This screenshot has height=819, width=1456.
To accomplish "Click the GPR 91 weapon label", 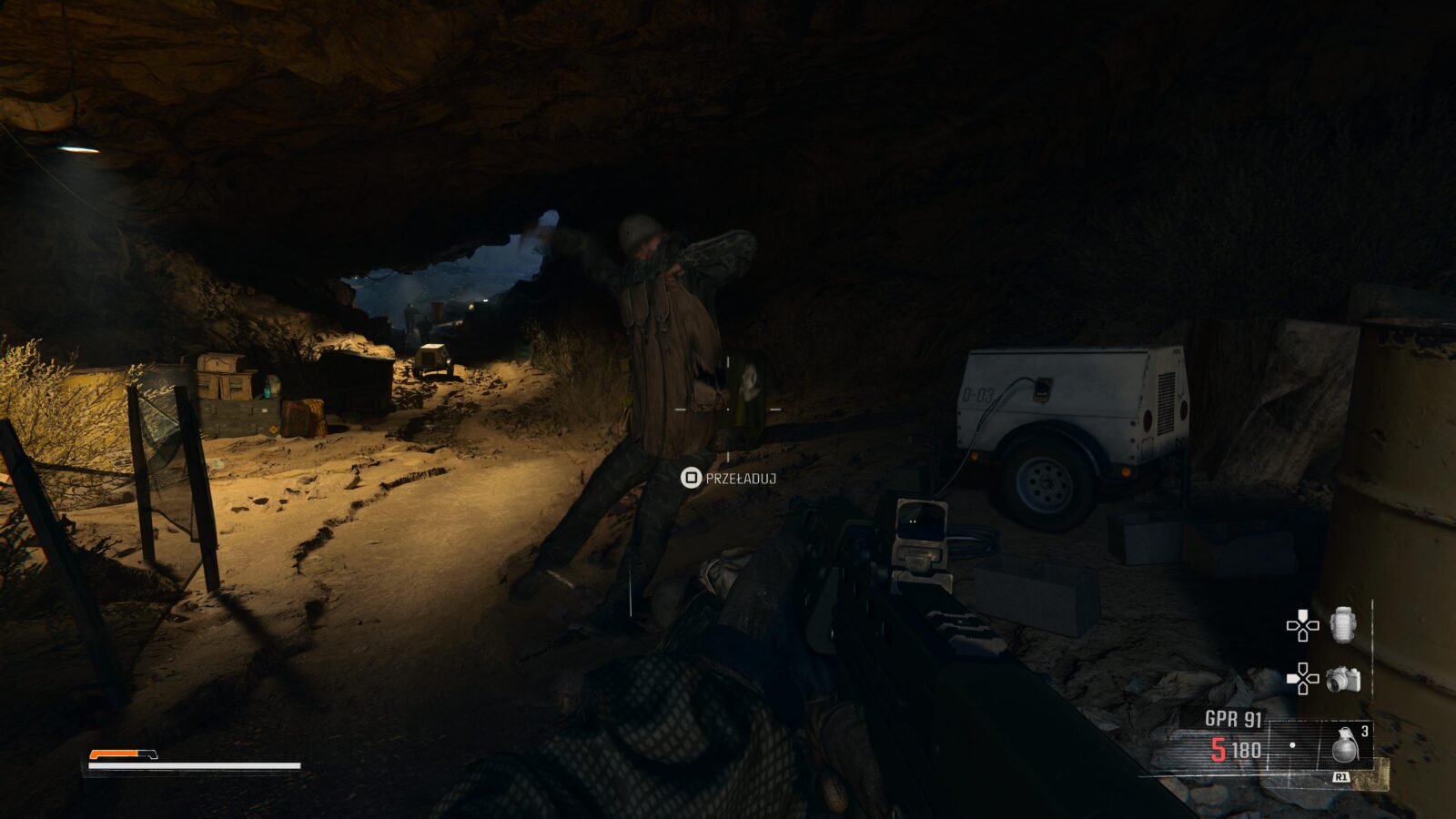I will pyautogui.click(x=1233, y=719).
